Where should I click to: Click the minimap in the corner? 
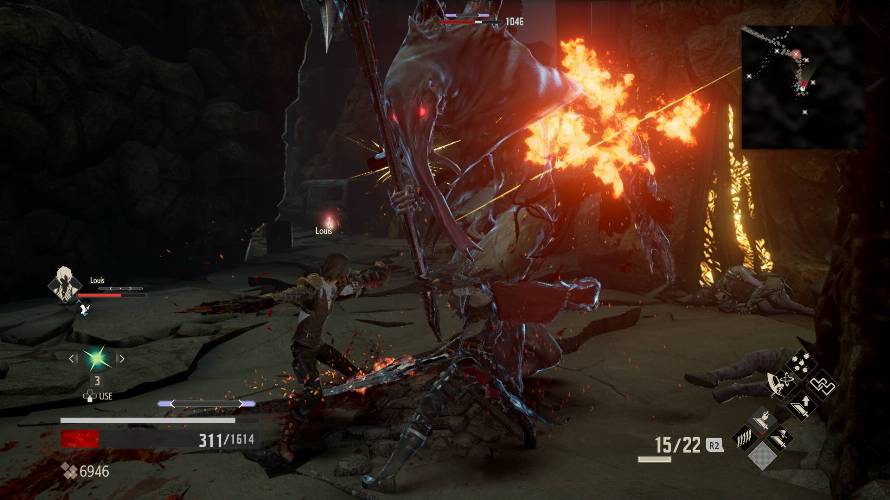[x=802, y=86]
